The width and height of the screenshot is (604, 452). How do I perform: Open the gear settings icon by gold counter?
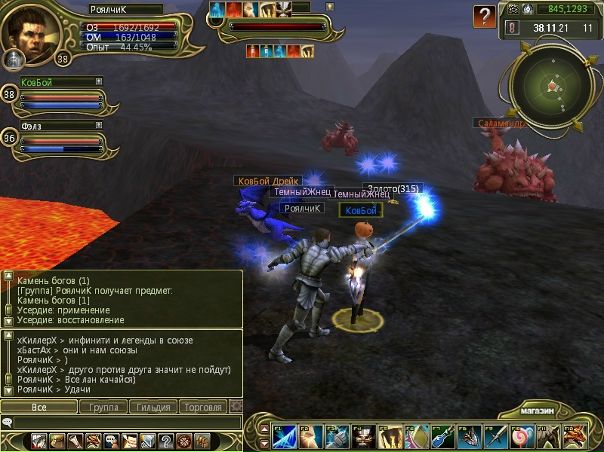pos(513,8)
